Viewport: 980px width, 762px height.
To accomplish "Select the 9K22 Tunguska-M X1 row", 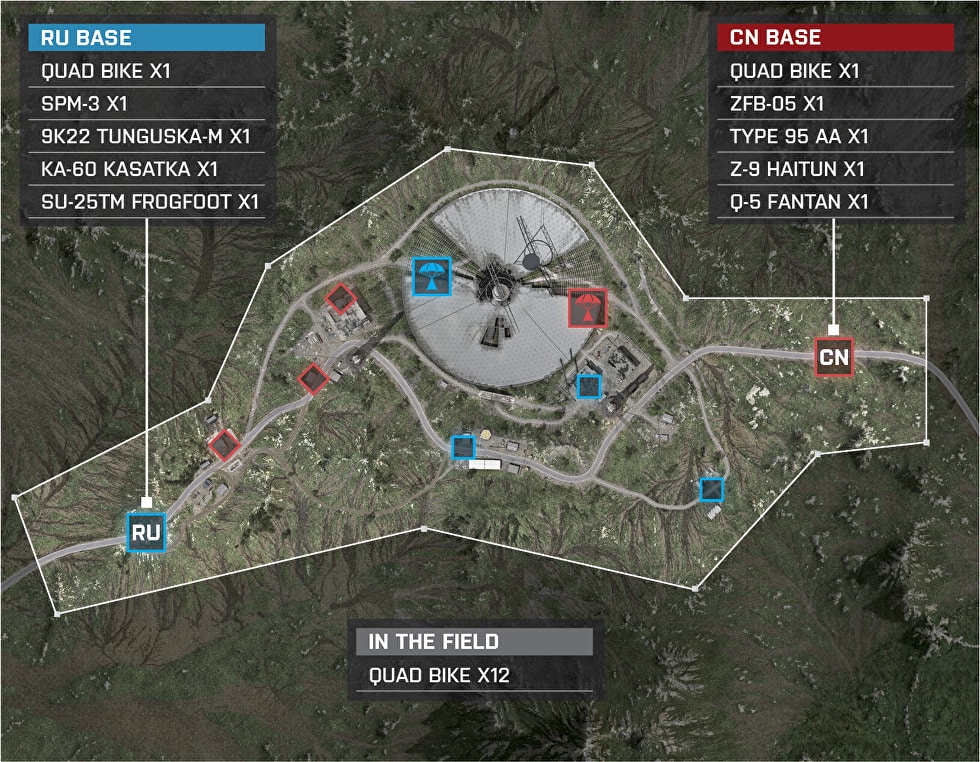I will click(x=148, y=137).
